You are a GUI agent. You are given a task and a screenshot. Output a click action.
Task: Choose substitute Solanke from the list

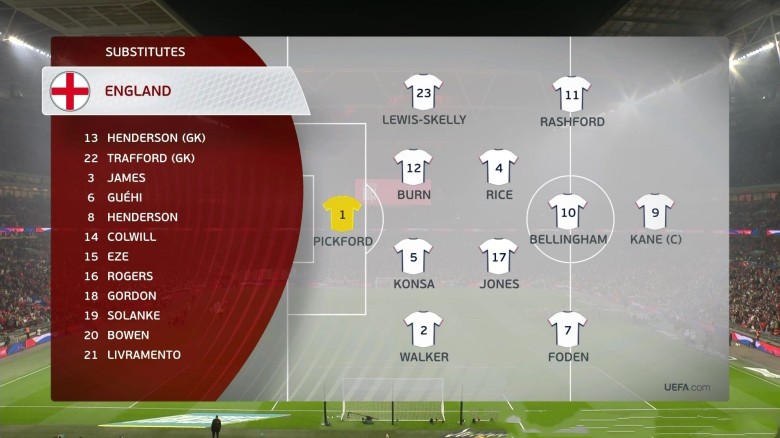pyautogui.click(x=133, y=316)
